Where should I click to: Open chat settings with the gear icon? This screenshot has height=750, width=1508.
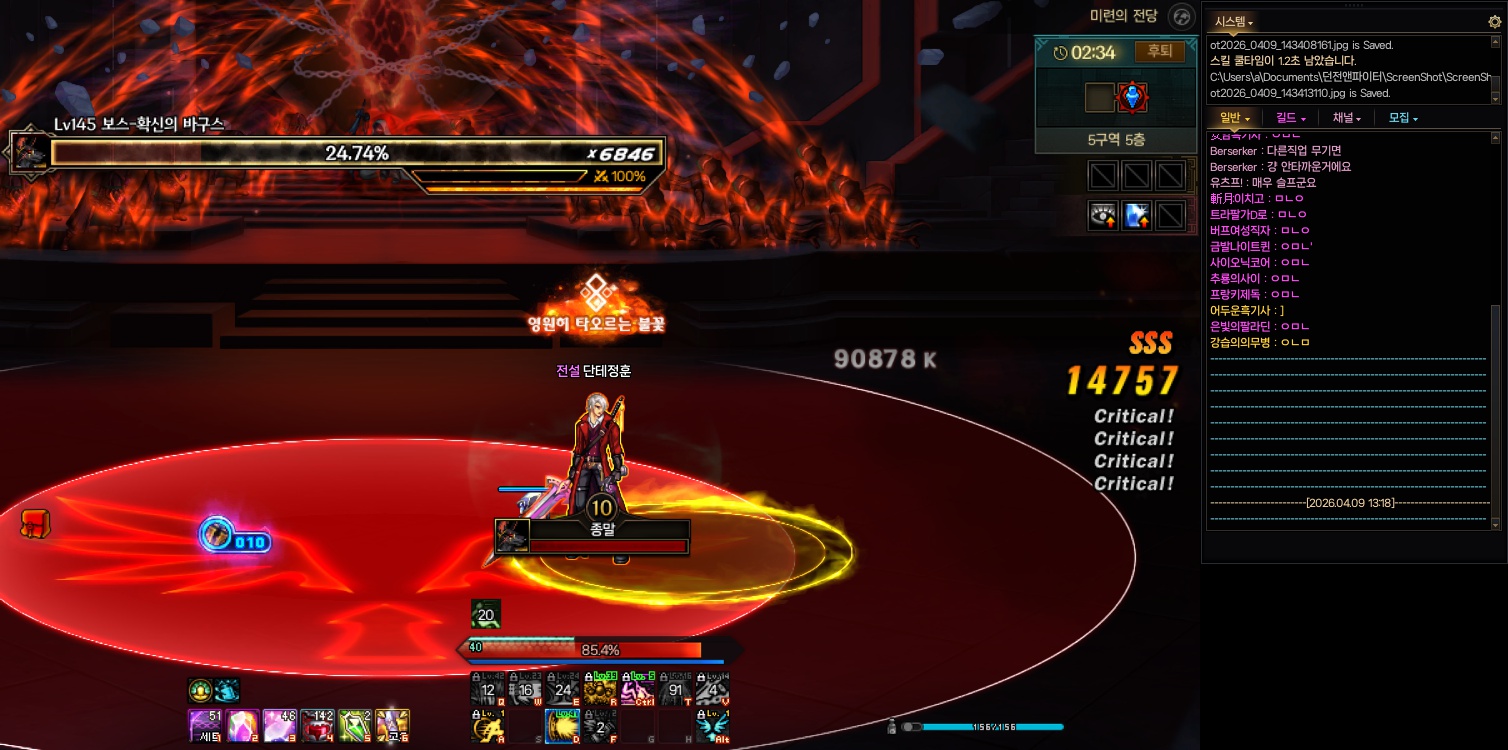tap(1494, 21)
